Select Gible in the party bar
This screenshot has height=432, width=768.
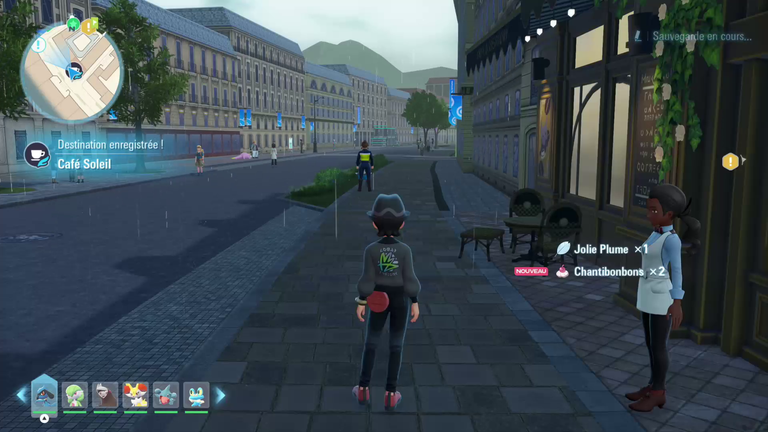coord(166,396)
